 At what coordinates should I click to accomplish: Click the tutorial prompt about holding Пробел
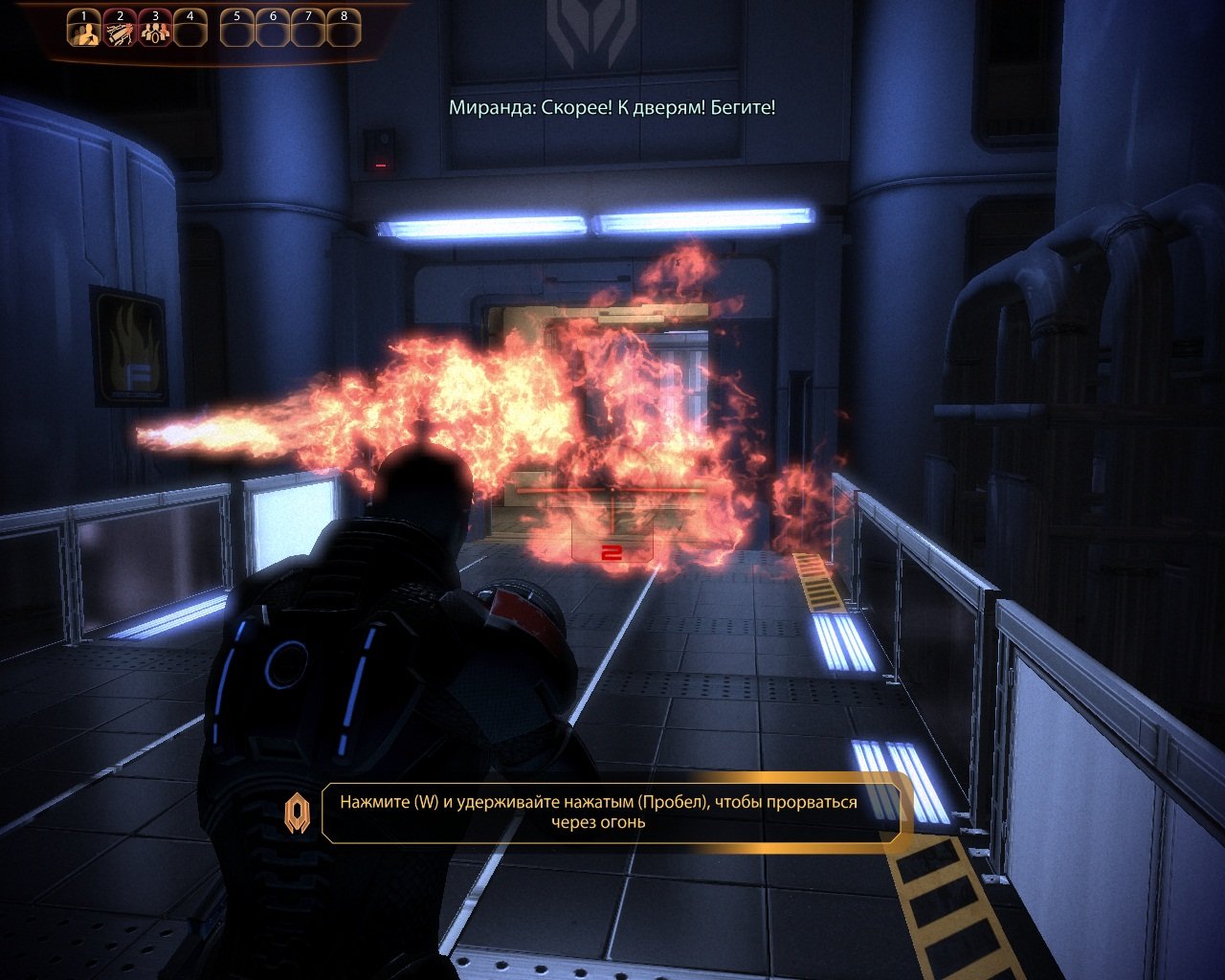tap(612, 815)
